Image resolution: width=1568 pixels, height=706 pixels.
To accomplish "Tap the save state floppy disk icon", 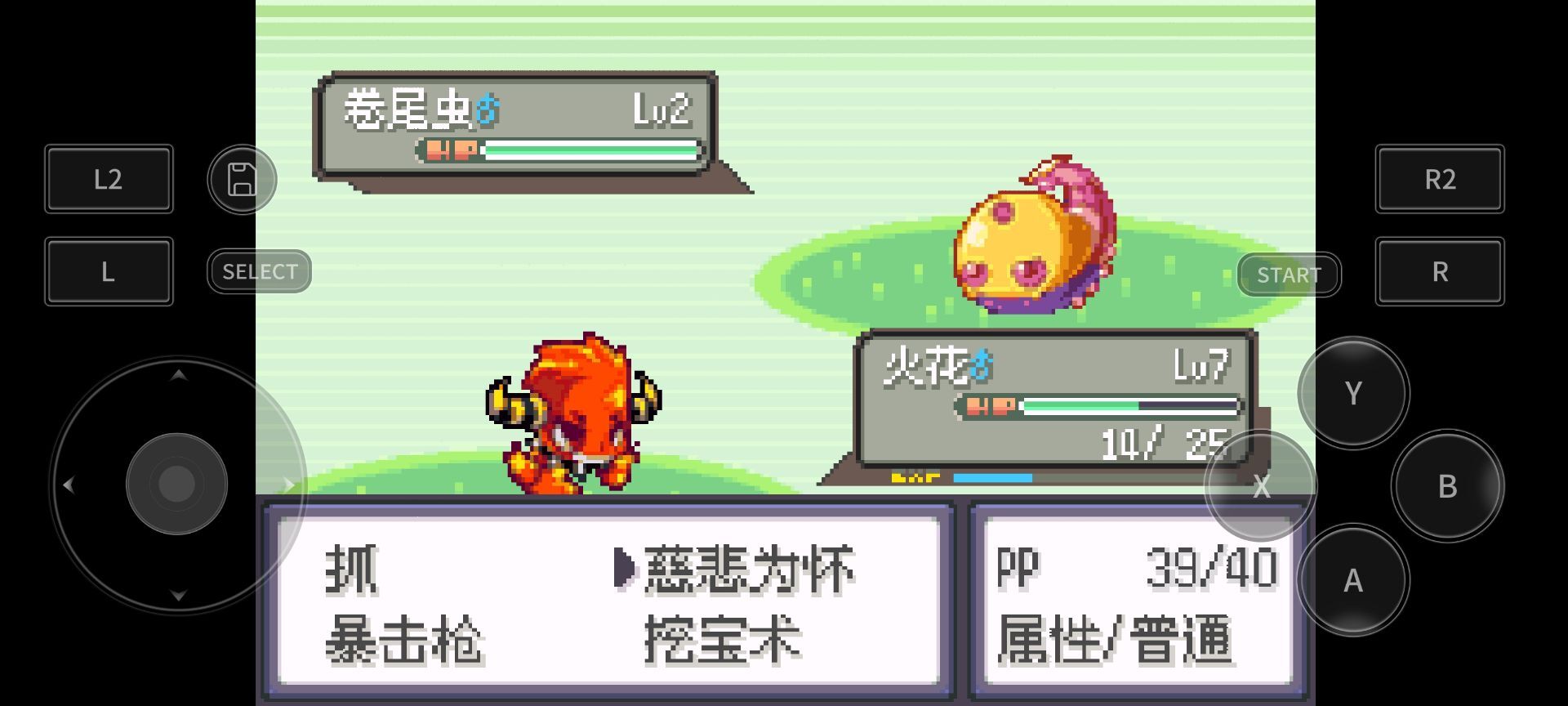I will [x=242, y=179].
